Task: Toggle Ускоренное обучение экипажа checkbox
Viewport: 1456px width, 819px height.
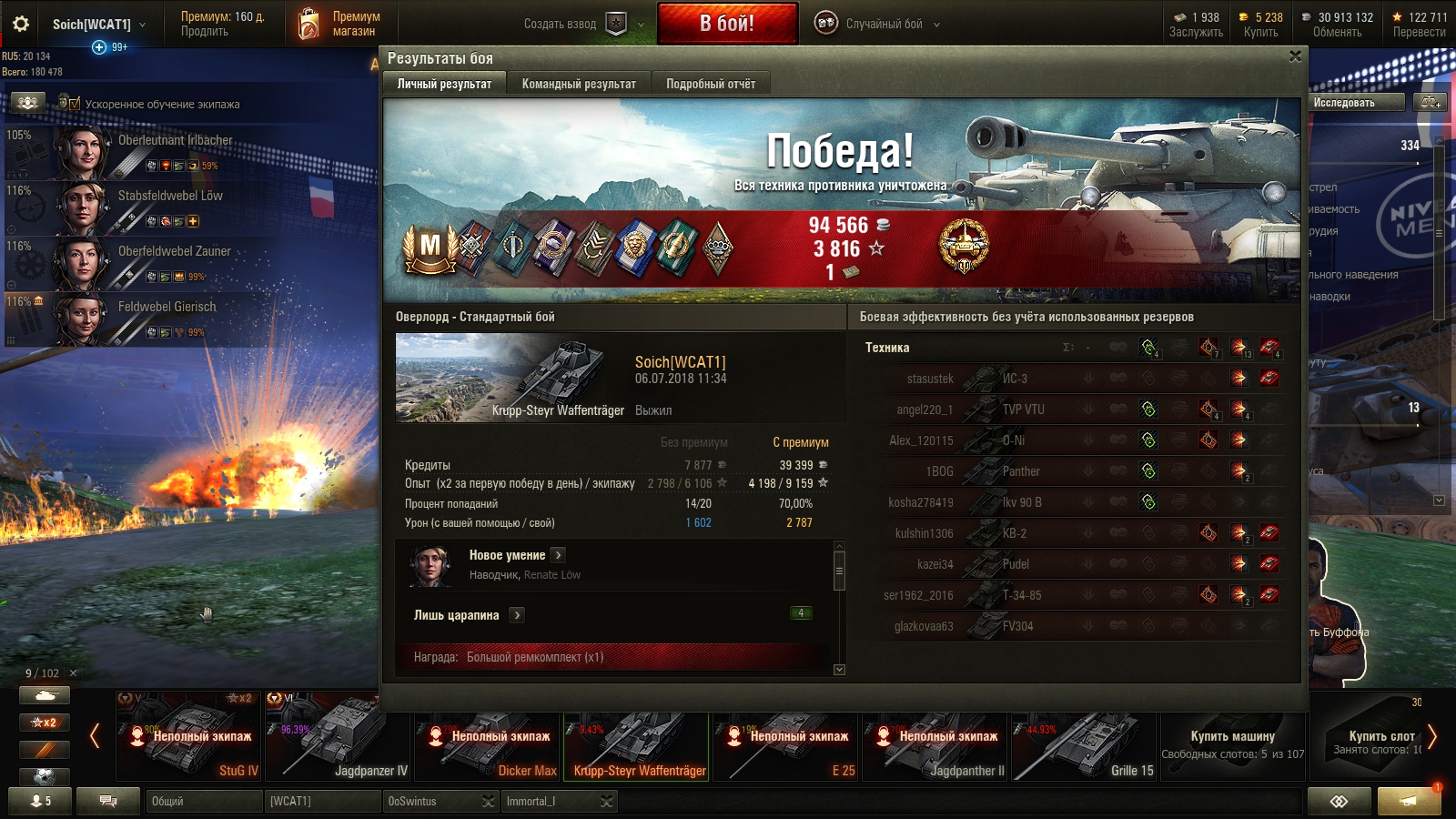Action: pyautogui.click(x=75, y=104)
